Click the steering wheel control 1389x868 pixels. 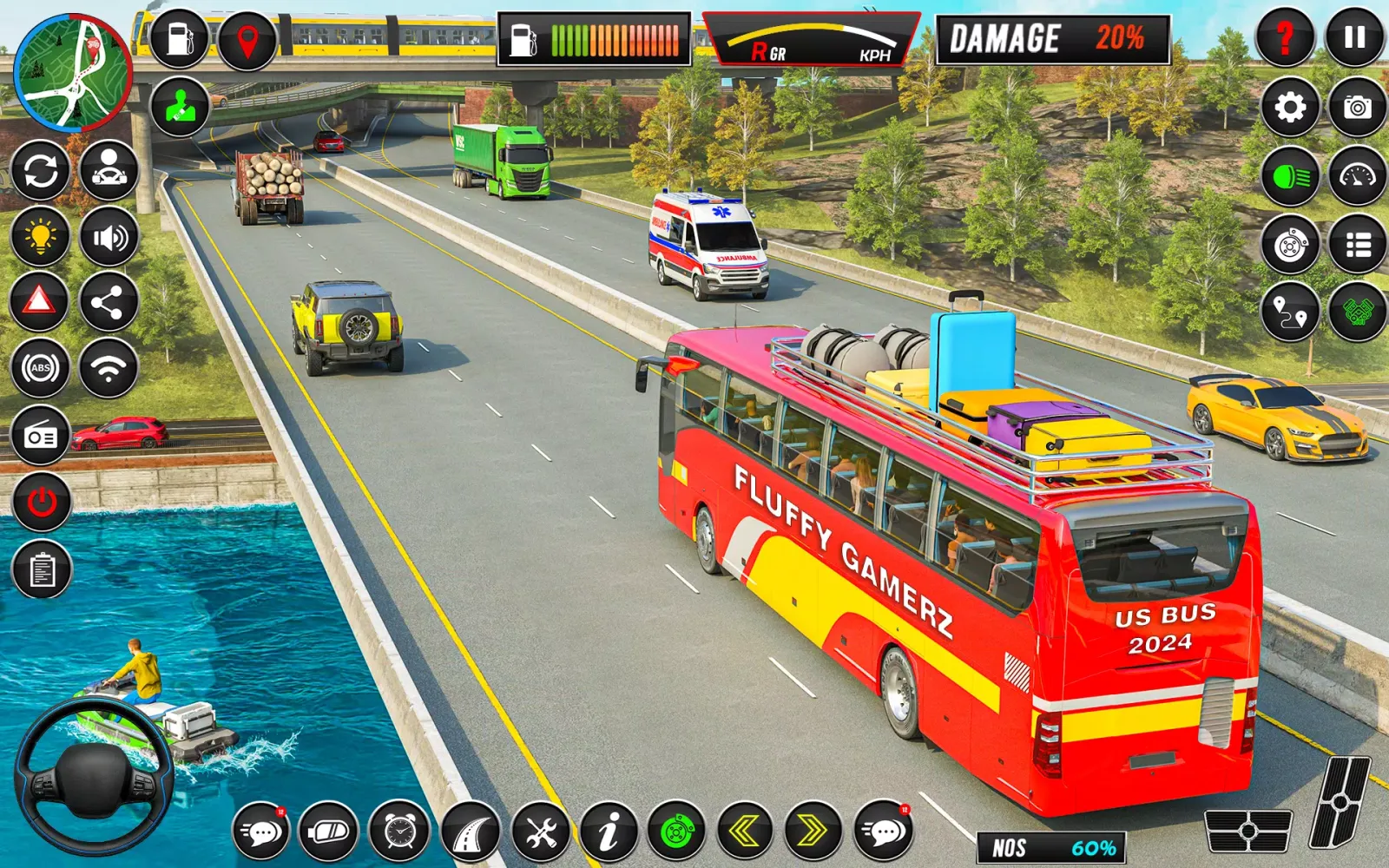[x=94, y=775]
